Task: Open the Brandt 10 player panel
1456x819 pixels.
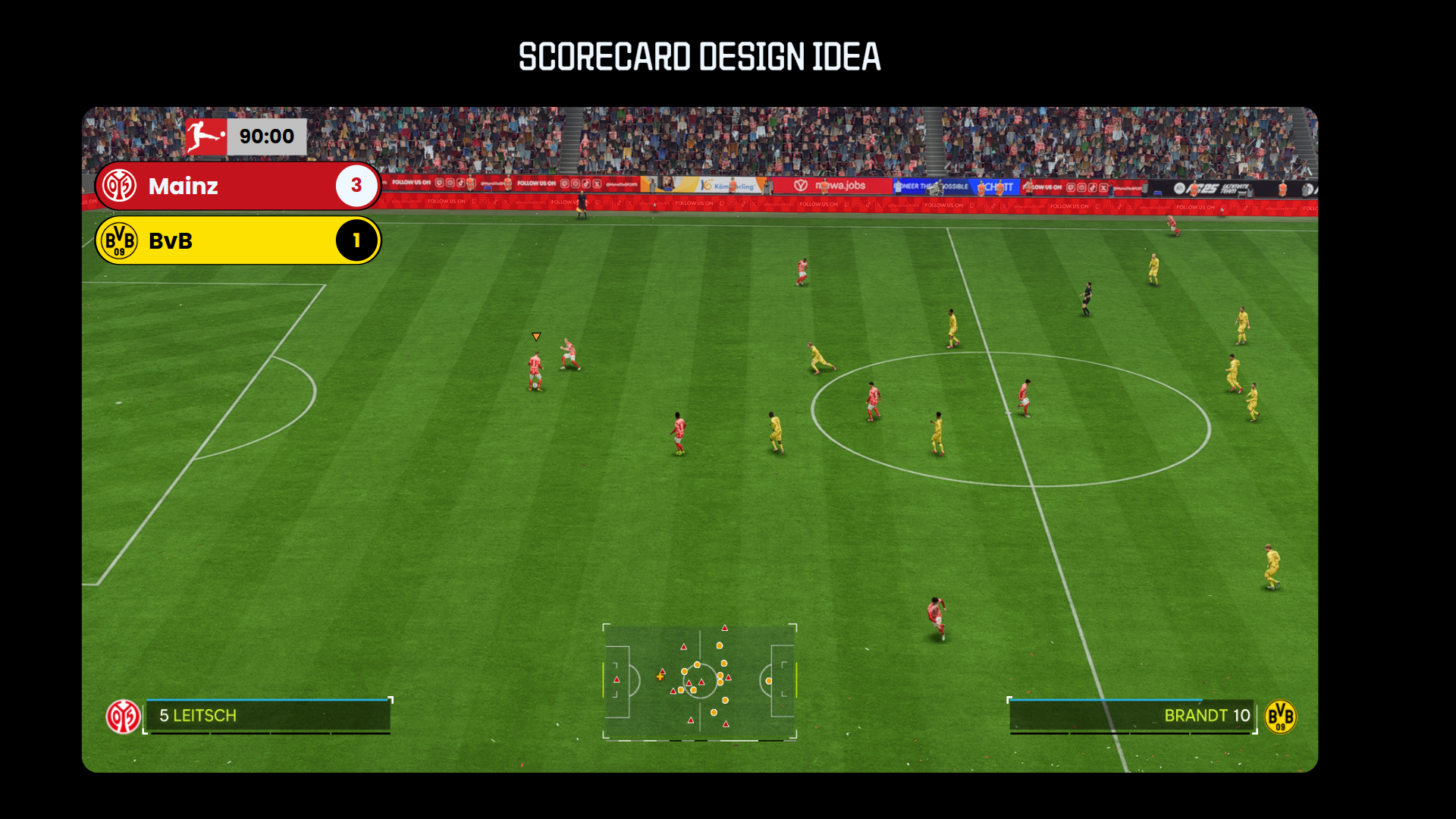Action: coord(1132,716)
